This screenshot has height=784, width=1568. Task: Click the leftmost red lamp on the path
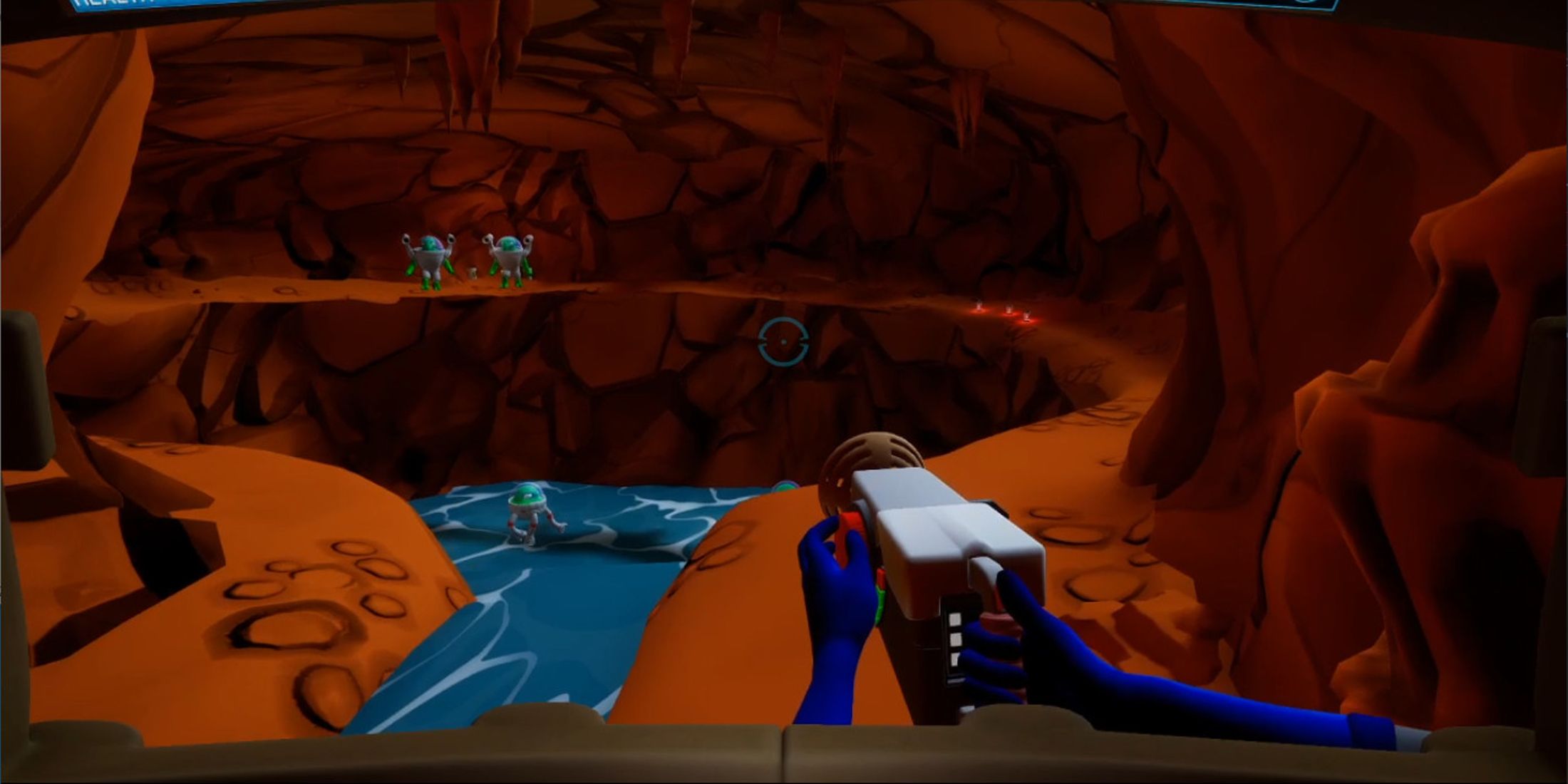(x=979, y=308)
